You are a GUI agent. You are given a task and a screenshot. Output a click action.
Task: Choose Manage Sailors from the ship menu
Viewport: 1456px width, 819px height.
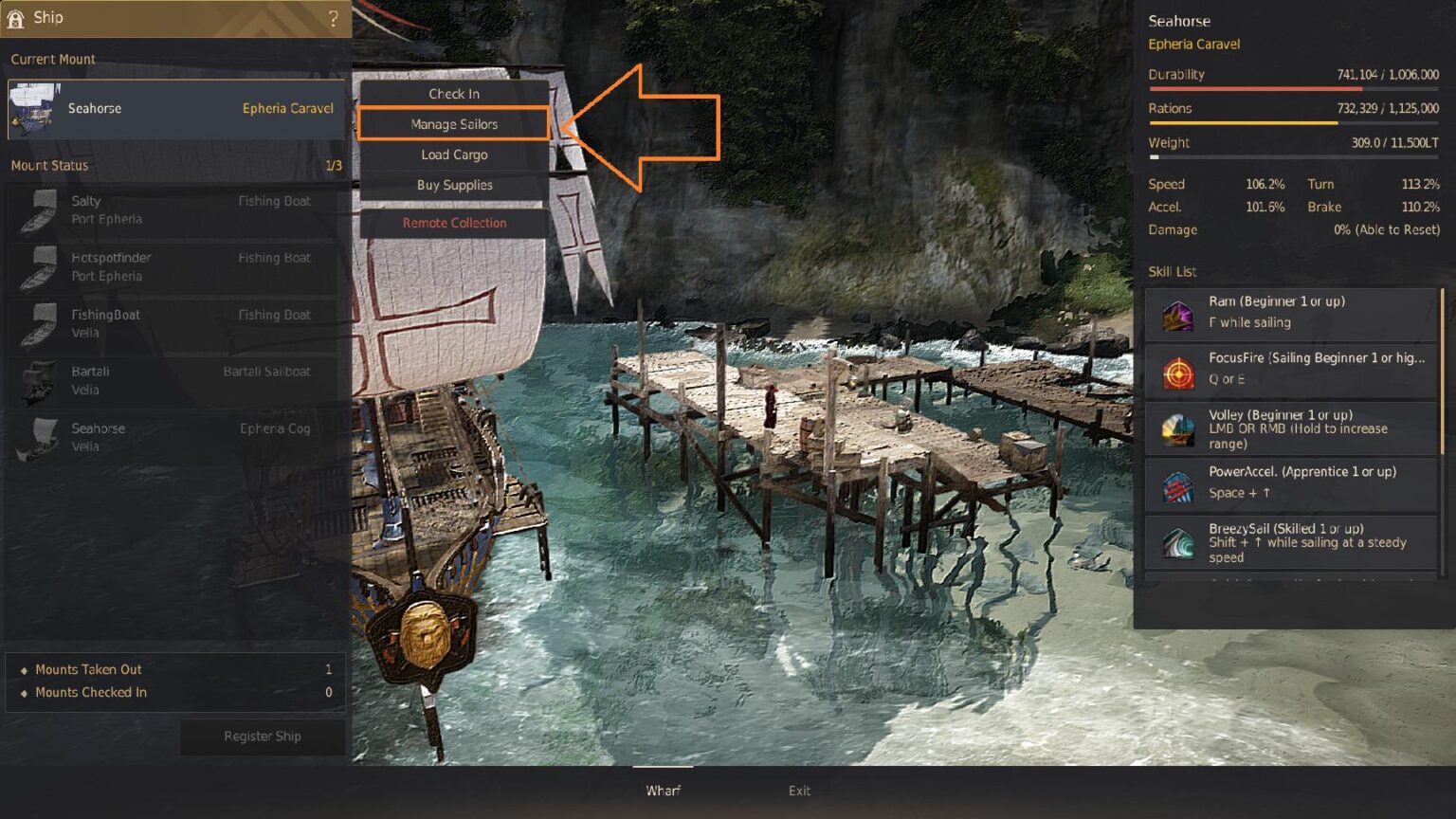click(x=453, y=123)
